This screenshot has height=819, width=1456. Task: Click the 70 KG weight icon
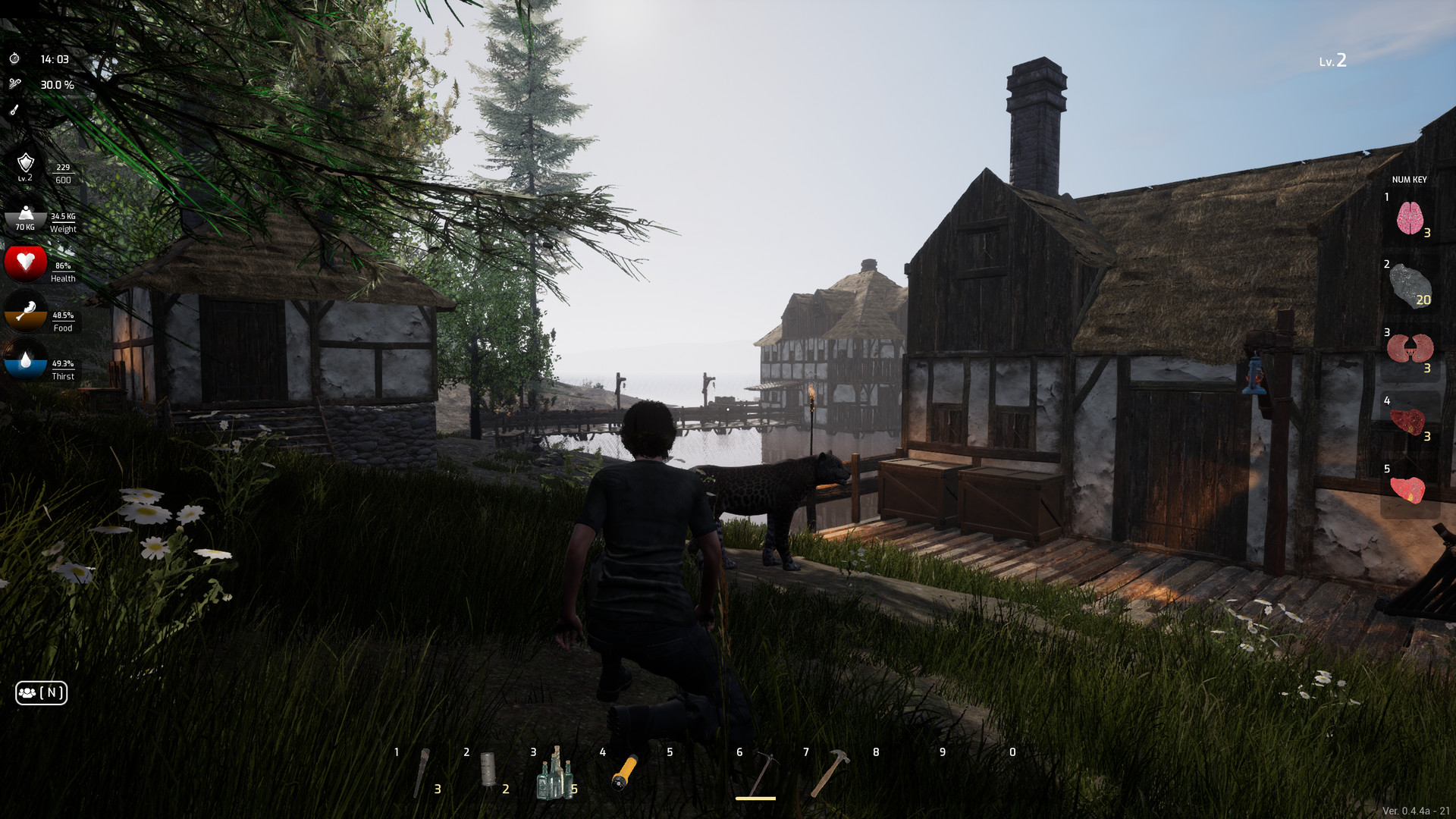coord(25,216)
